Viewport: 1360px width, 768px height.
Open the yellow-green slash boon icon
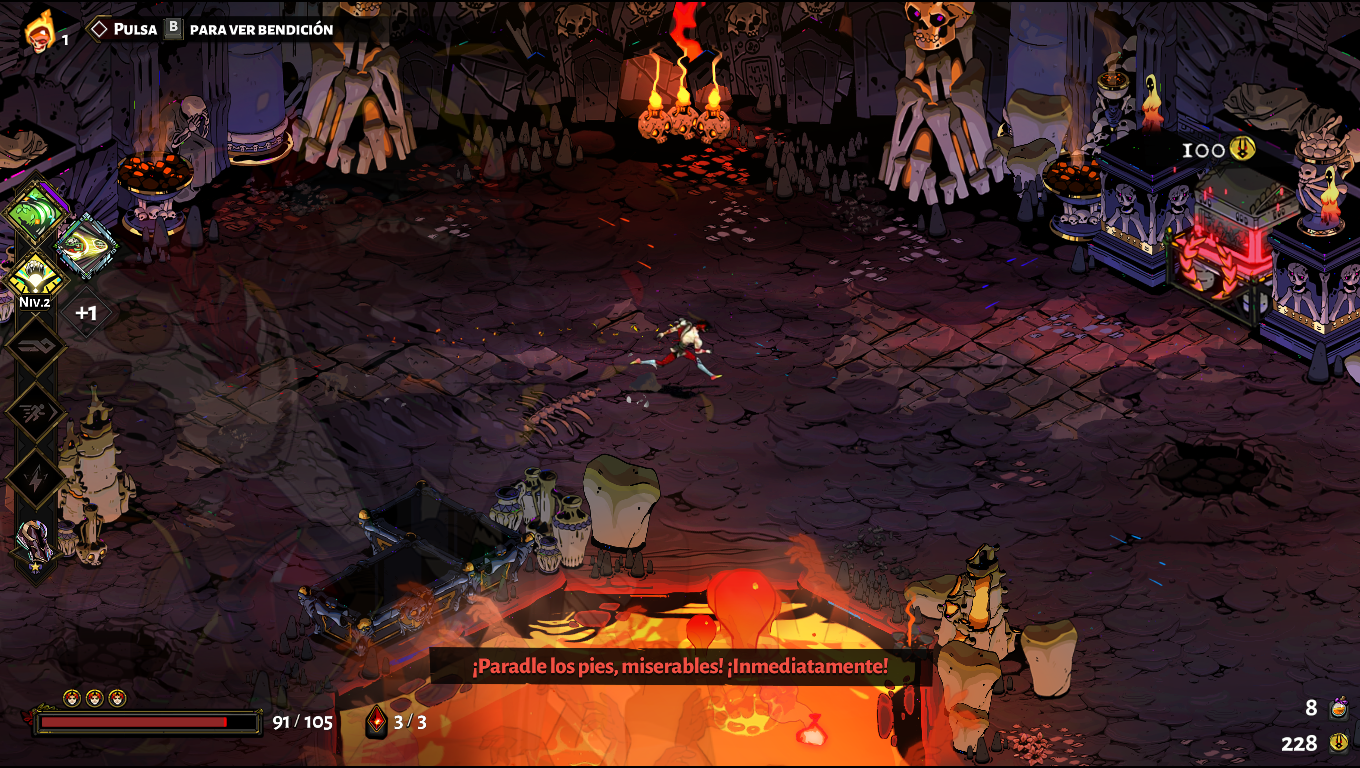(85, 246)
